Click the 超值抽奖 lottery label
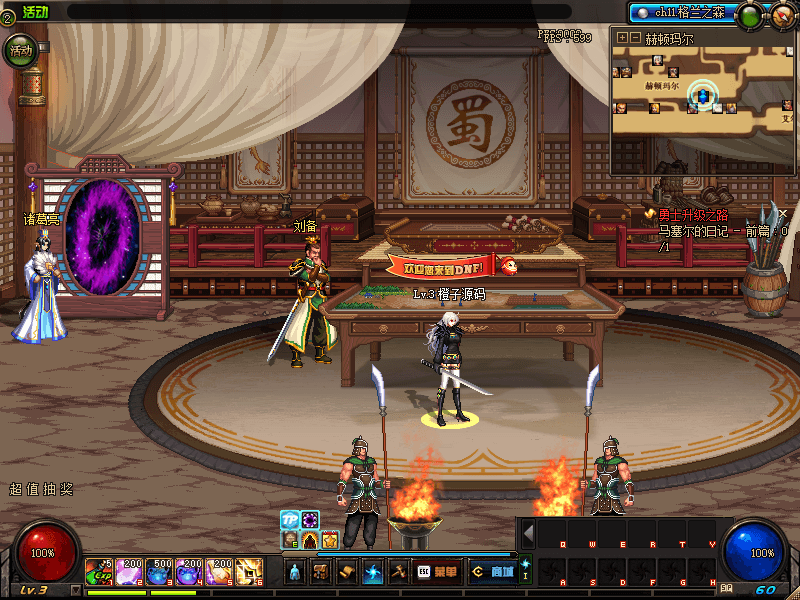Viewport: 800px width, 600px height. [41, 490]
